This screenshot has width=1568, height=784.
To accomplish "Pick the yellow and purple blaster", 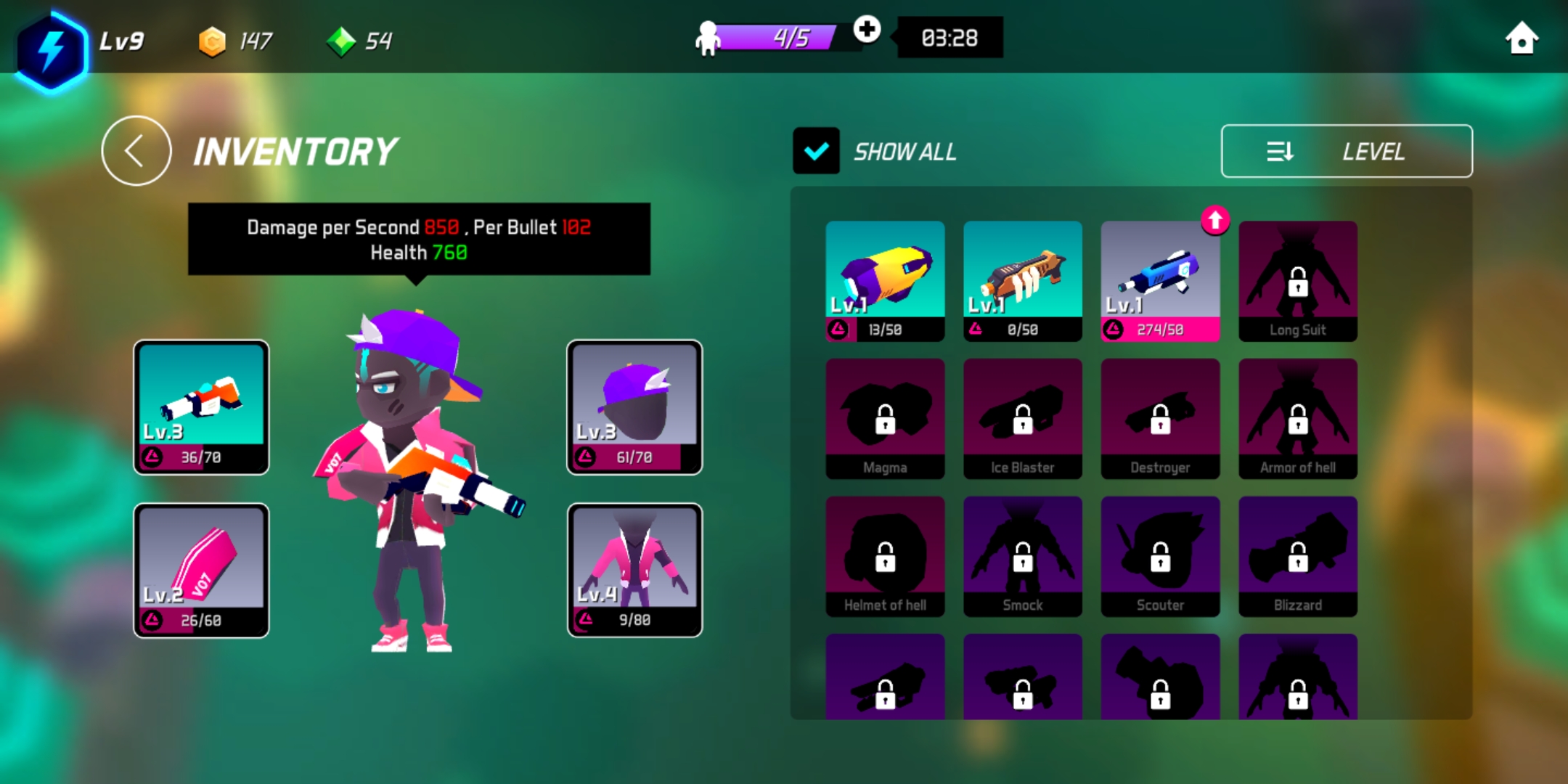I will coord(885,281).
